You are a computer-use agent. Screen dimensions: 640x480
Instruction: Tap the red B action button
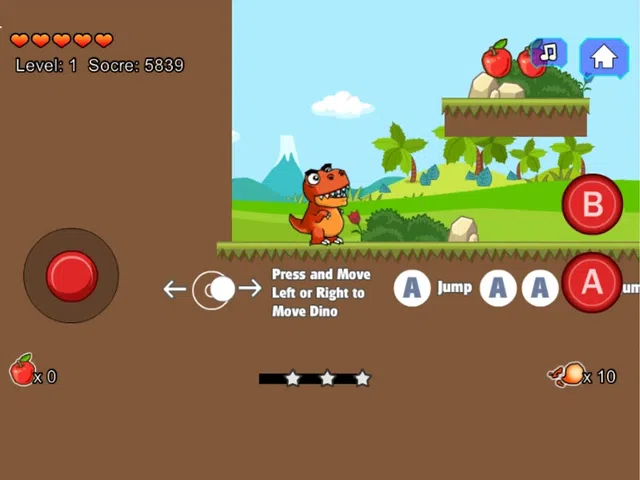point(592,204)
